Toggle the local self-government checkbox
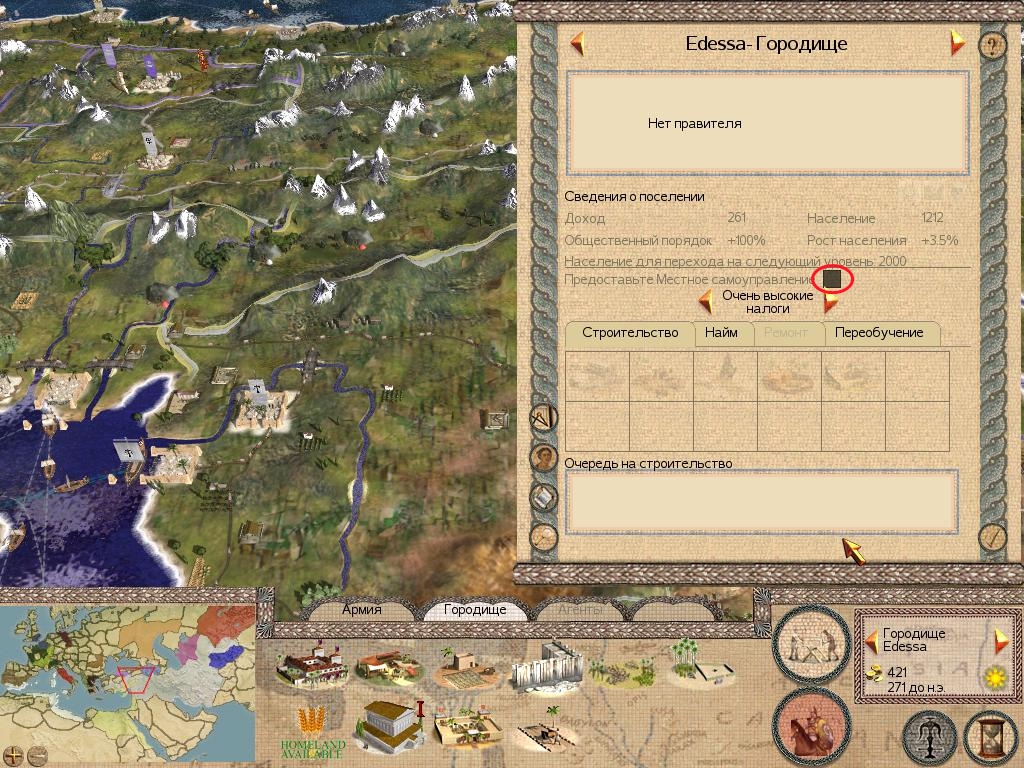The image size is (1024, 768). click(832, 280)
